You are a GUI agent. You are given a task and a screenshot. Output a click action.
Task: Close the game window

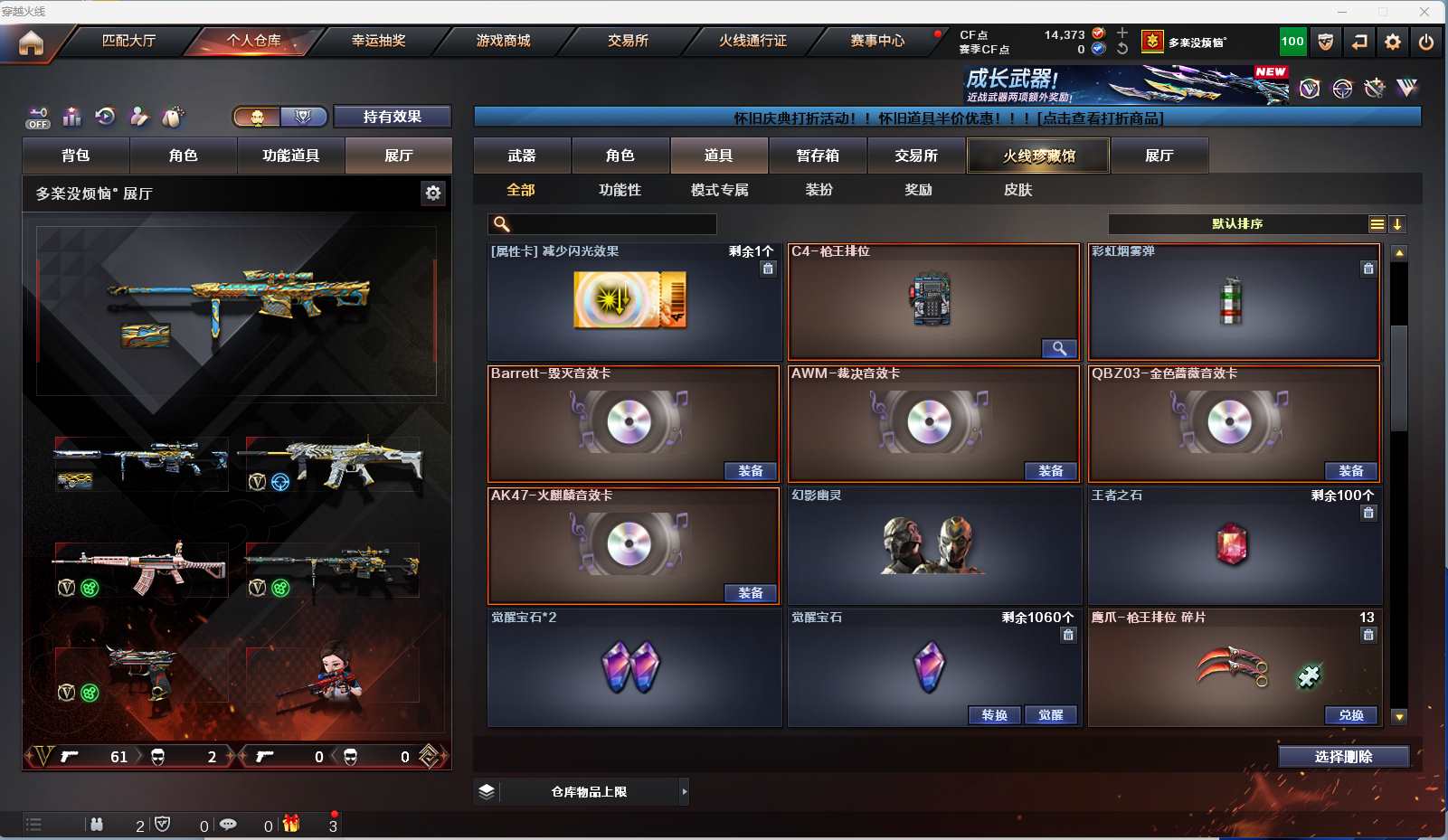pos(1424,12)
